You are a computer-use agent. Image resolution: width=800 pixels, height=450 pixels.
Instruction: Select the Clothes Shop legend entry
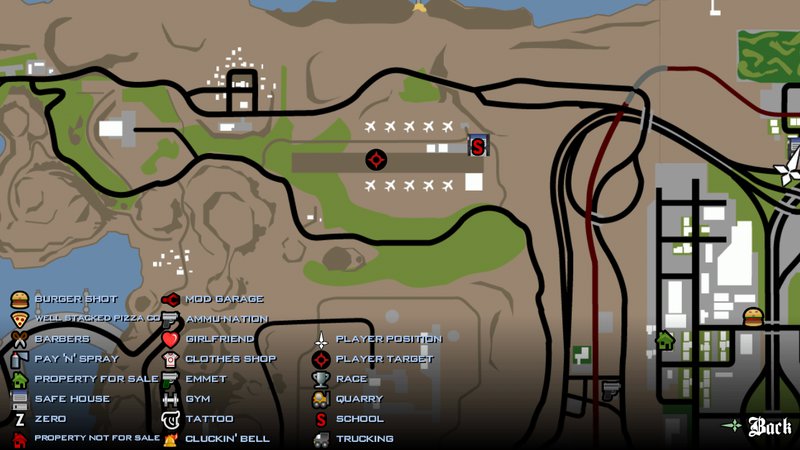click(x=218, y=359)
